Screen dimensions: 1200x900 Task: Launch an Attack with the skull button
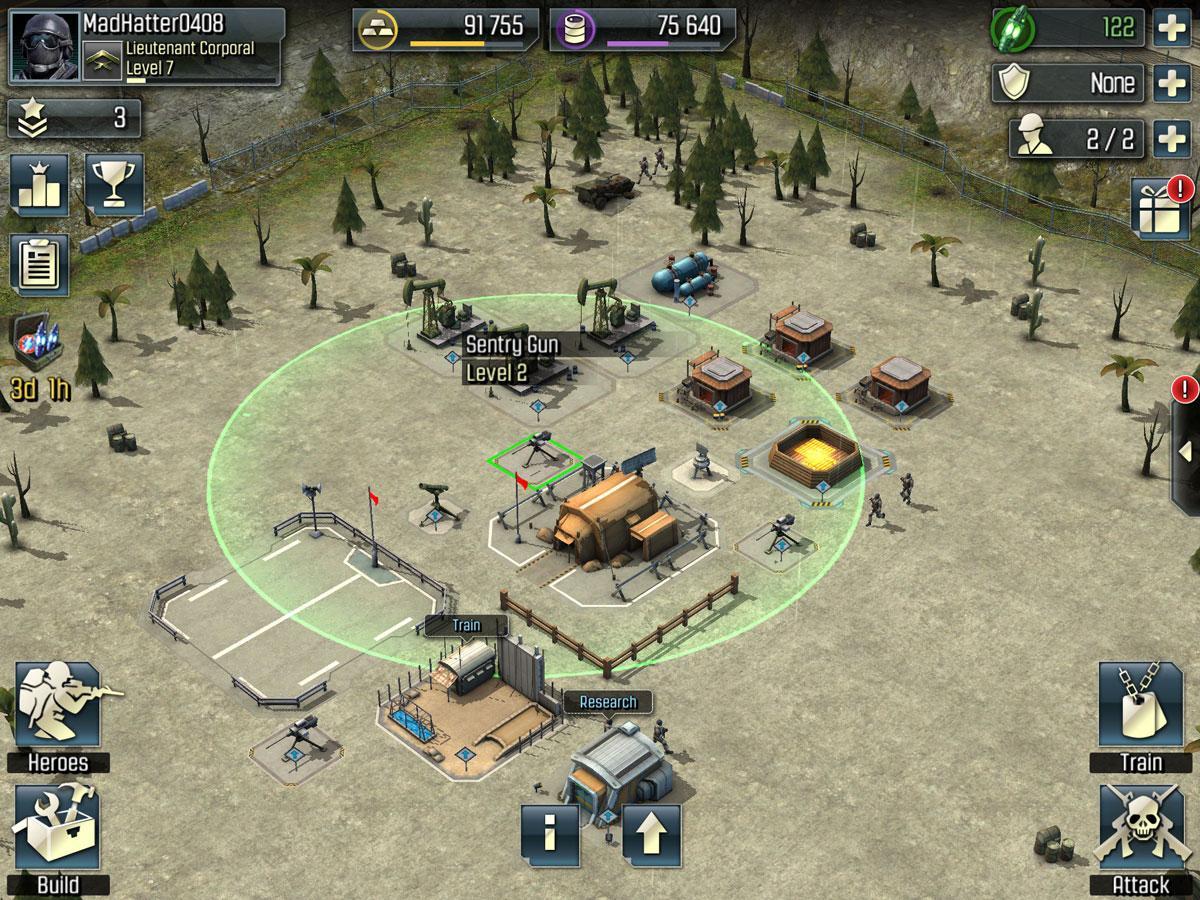click(x=1140, y=838)
